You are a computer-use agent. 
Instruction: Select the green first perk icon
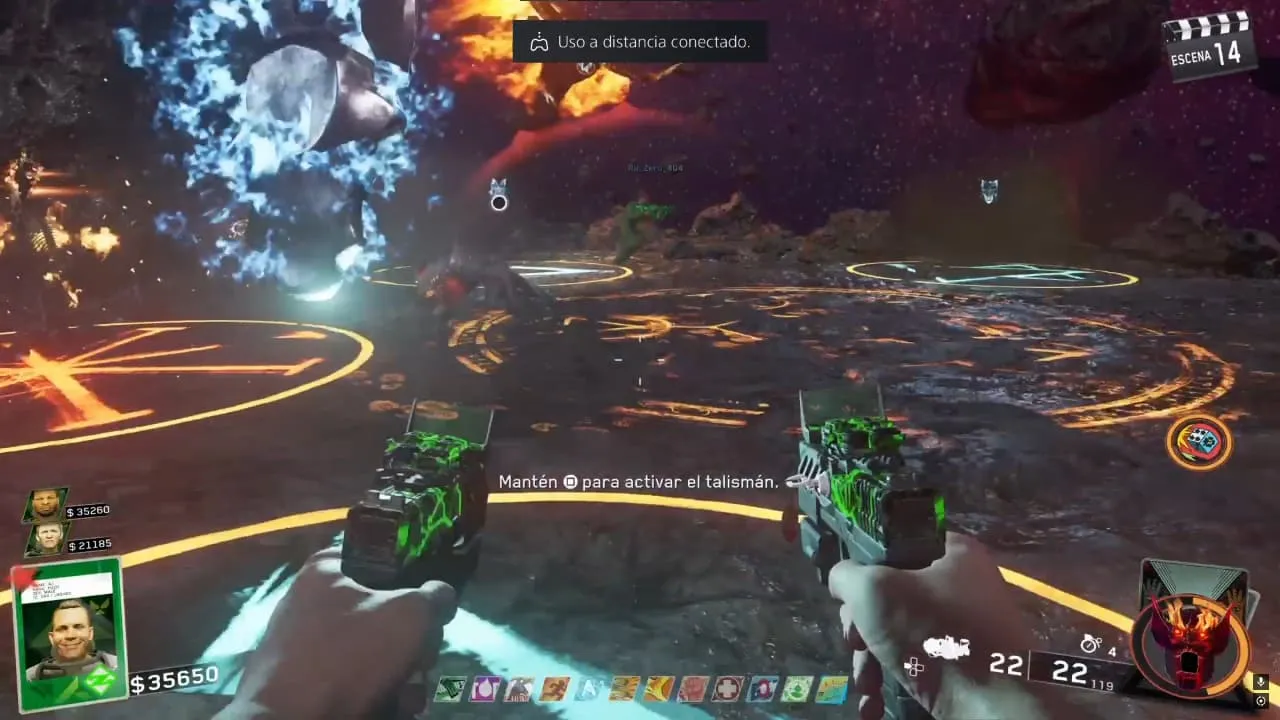point(448,689)
